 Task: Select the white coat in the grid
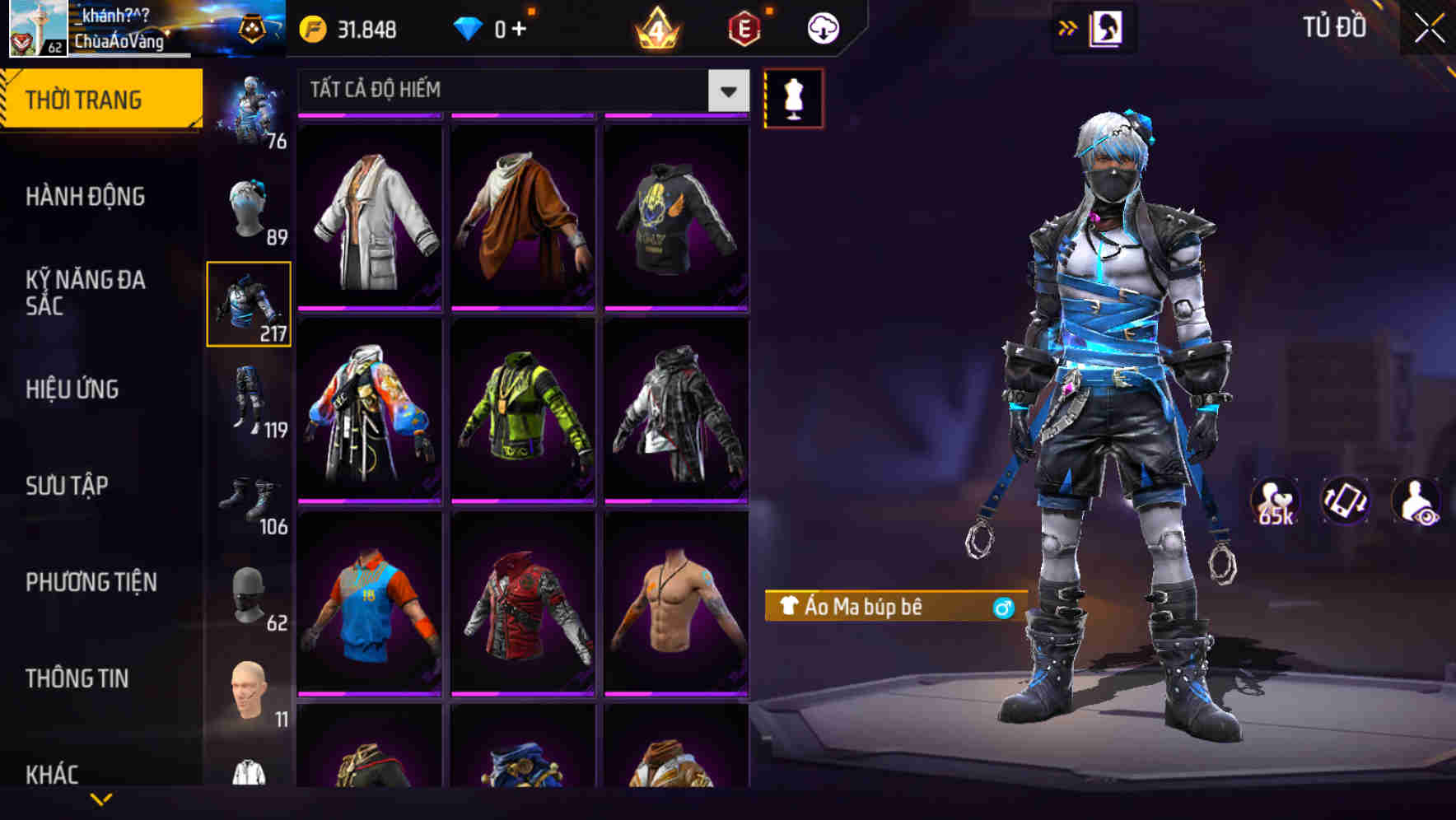coord(370,216)
